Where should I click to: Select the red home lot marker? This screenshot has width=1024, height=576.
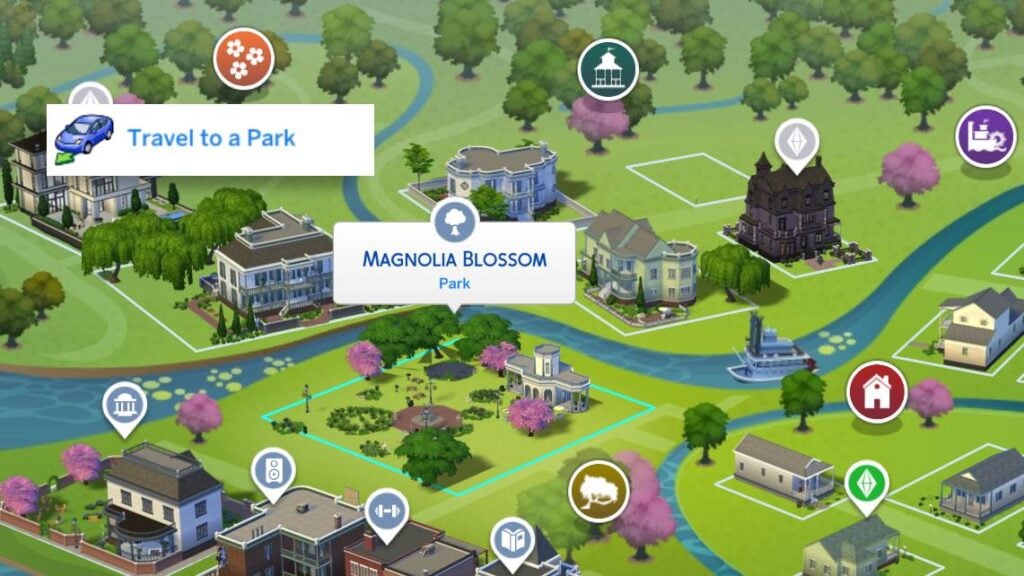(876, 391)
